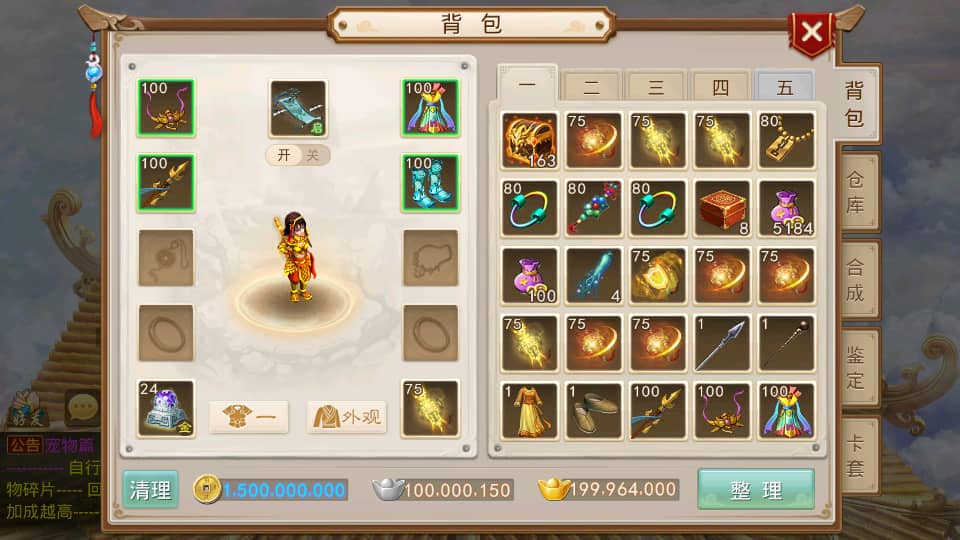
Task: Select the equipped teal boots slot
Action: click(x=431, y=183)
